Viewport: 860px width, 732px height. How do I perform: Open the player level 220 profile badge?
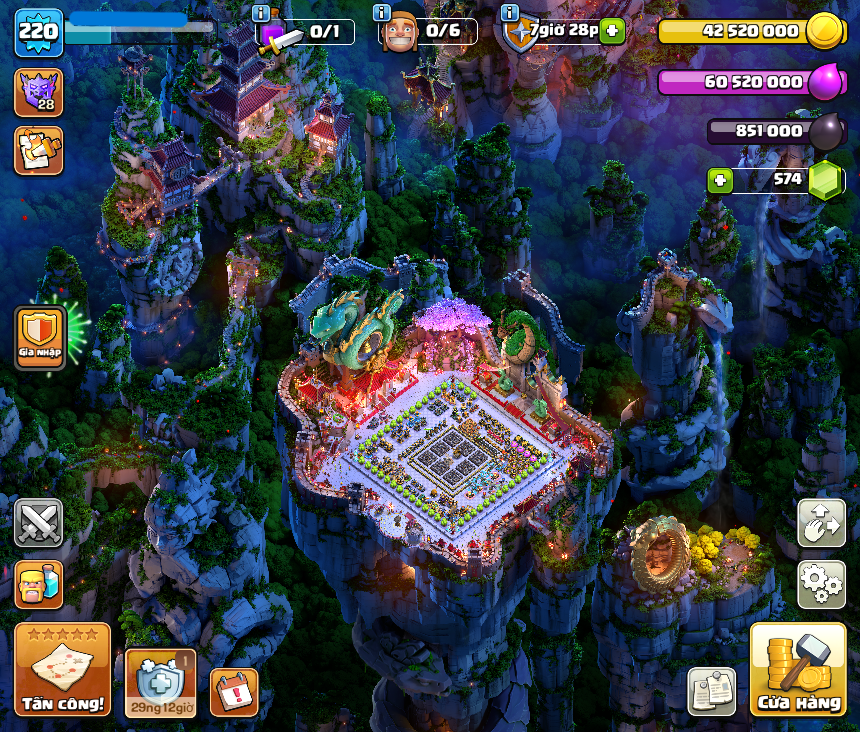38,32
